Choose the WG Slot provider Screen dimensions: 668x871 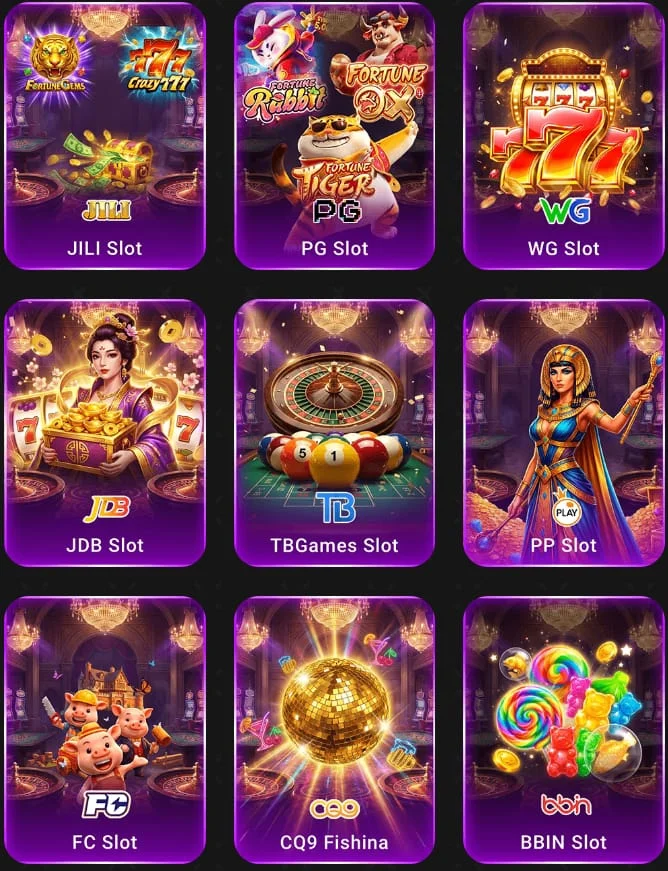[563, 136]
